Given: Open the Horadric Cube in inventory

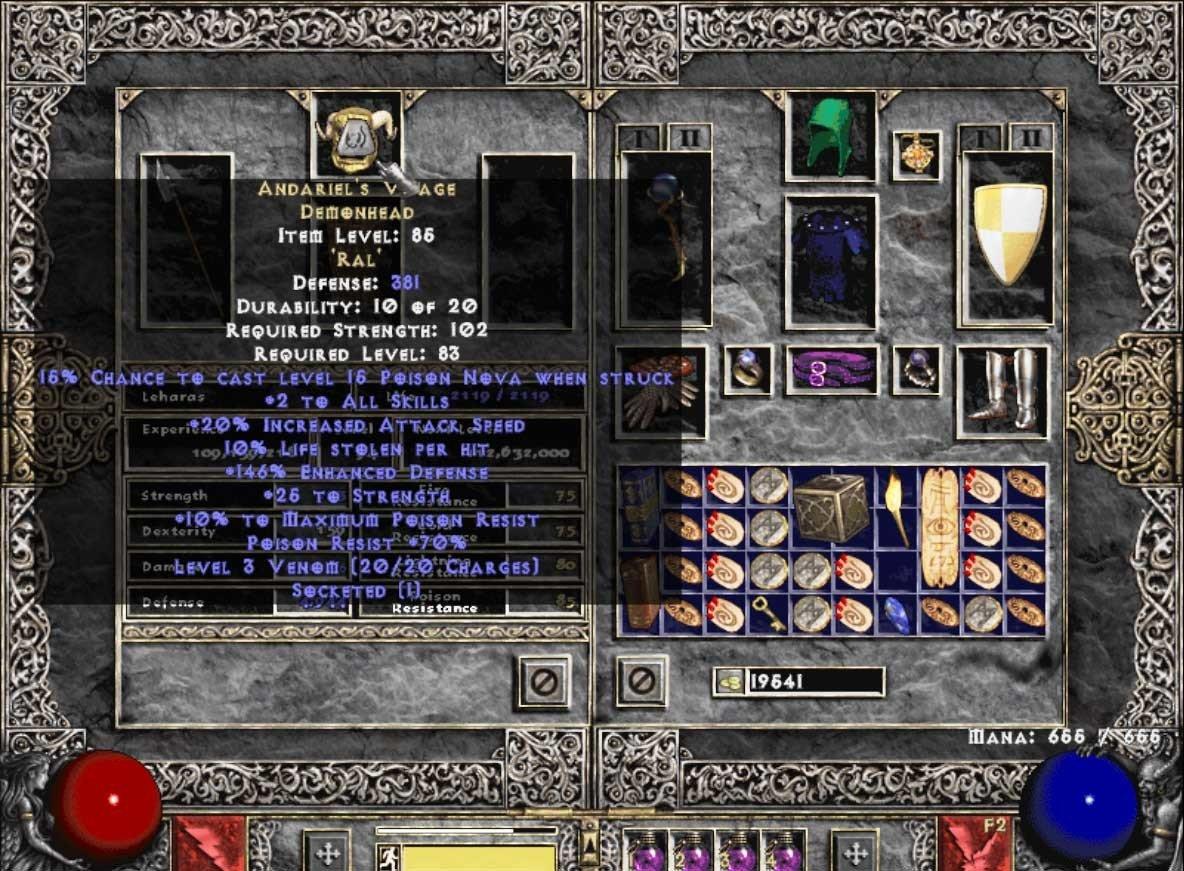Looking at the screenshot, I should coord(831,506).
